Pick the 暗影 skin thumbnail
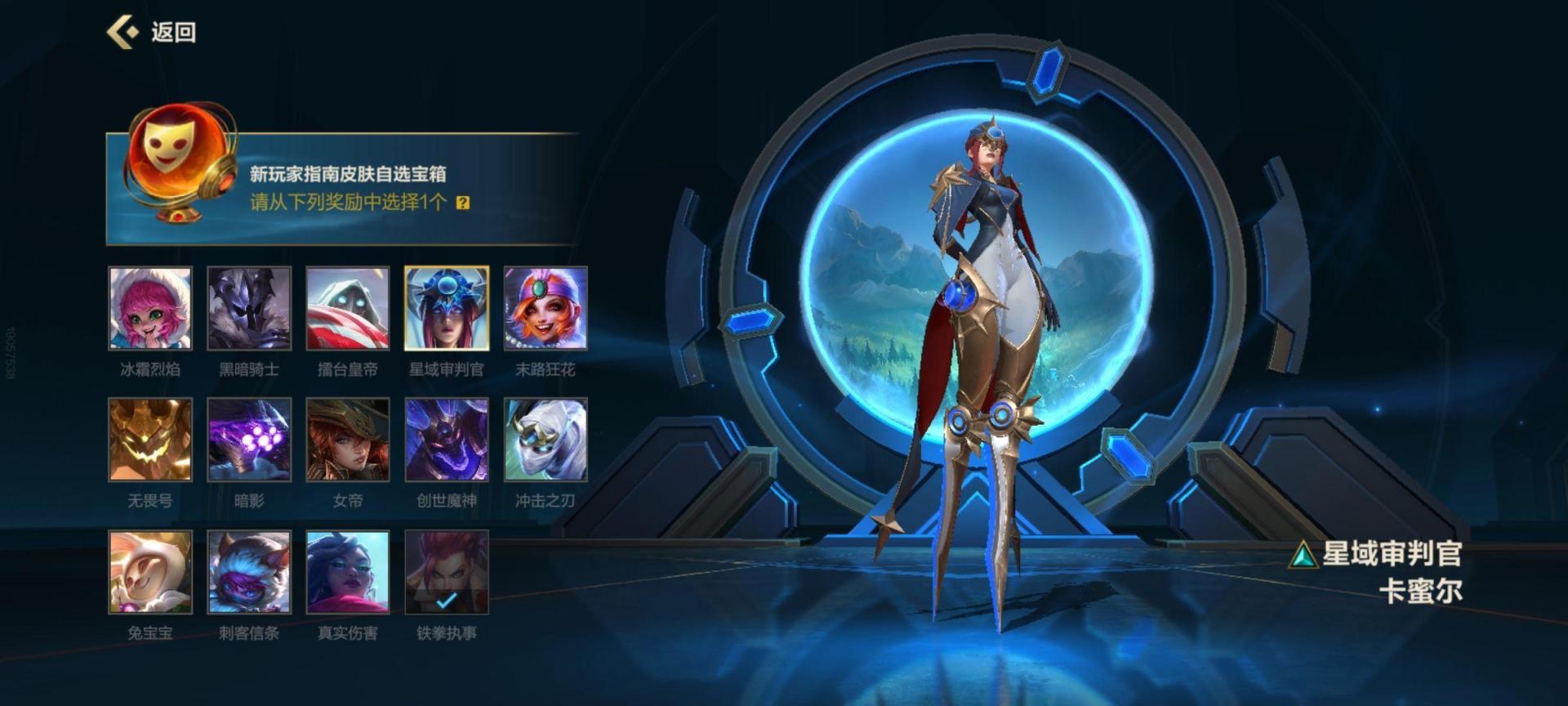Viewport: 1568px width, 706px height. point(249,440)
